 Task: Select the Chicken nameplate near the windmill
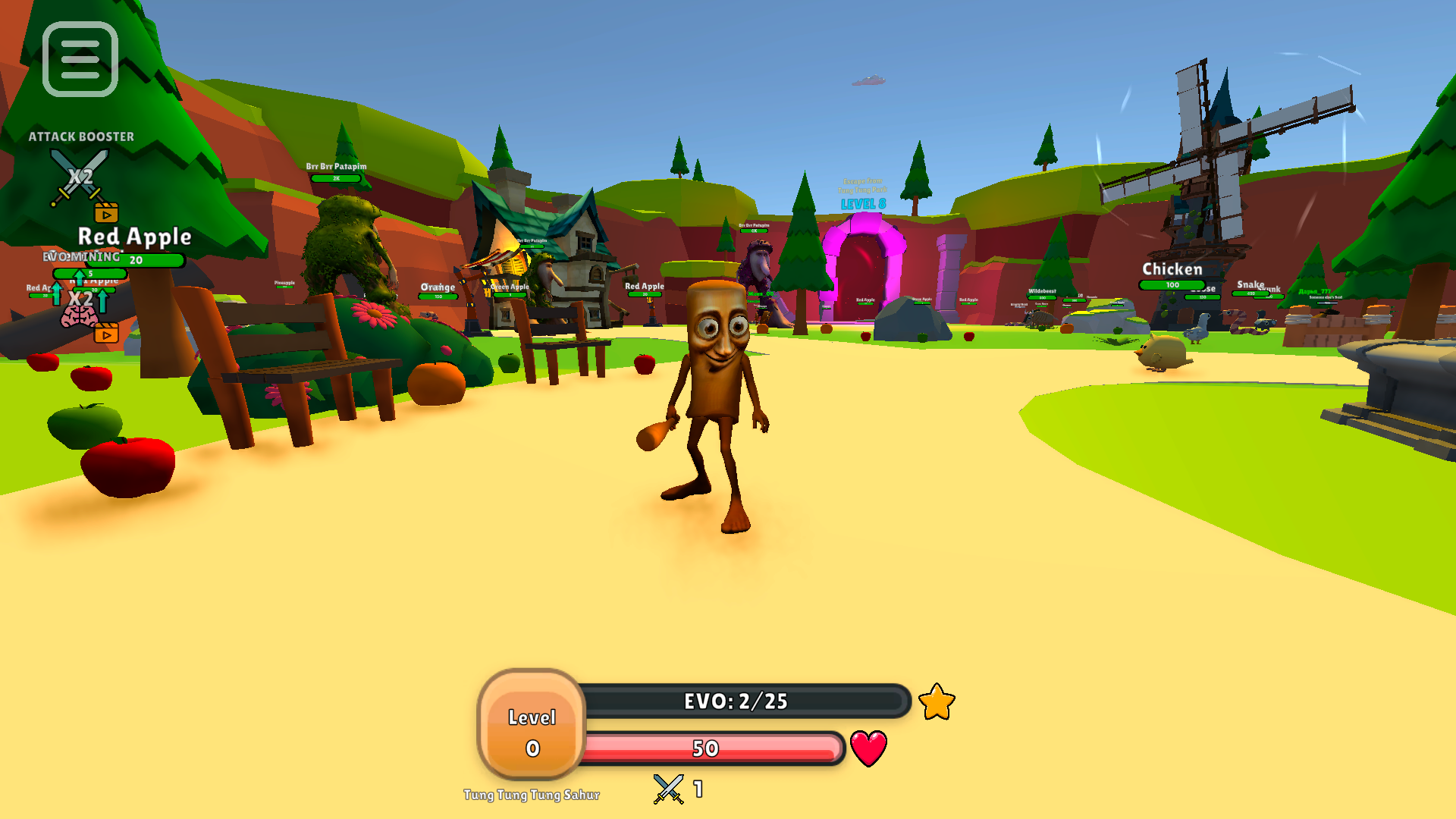1172,268
